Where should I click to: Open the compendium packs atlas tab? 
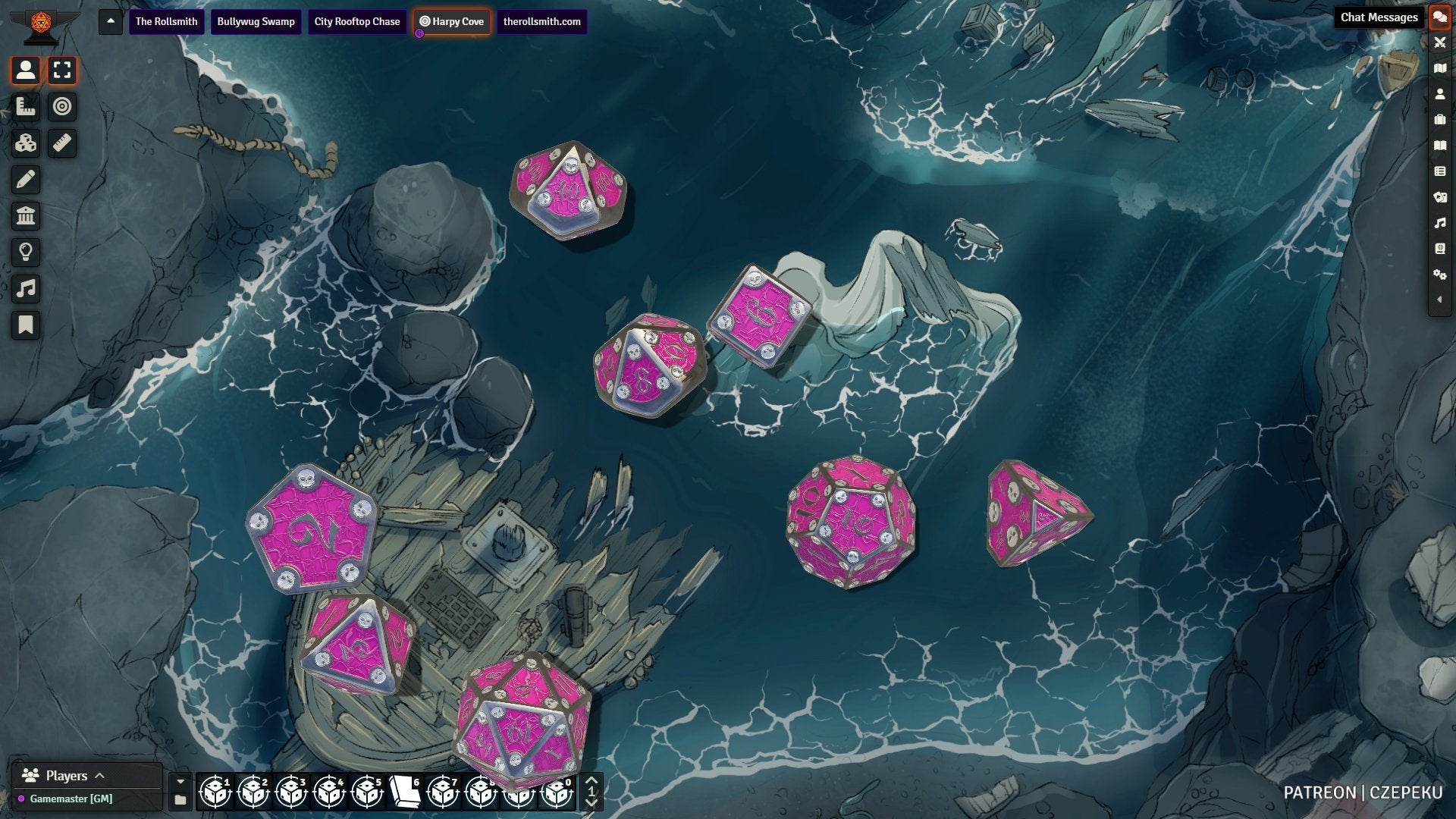coord(1439,249)
